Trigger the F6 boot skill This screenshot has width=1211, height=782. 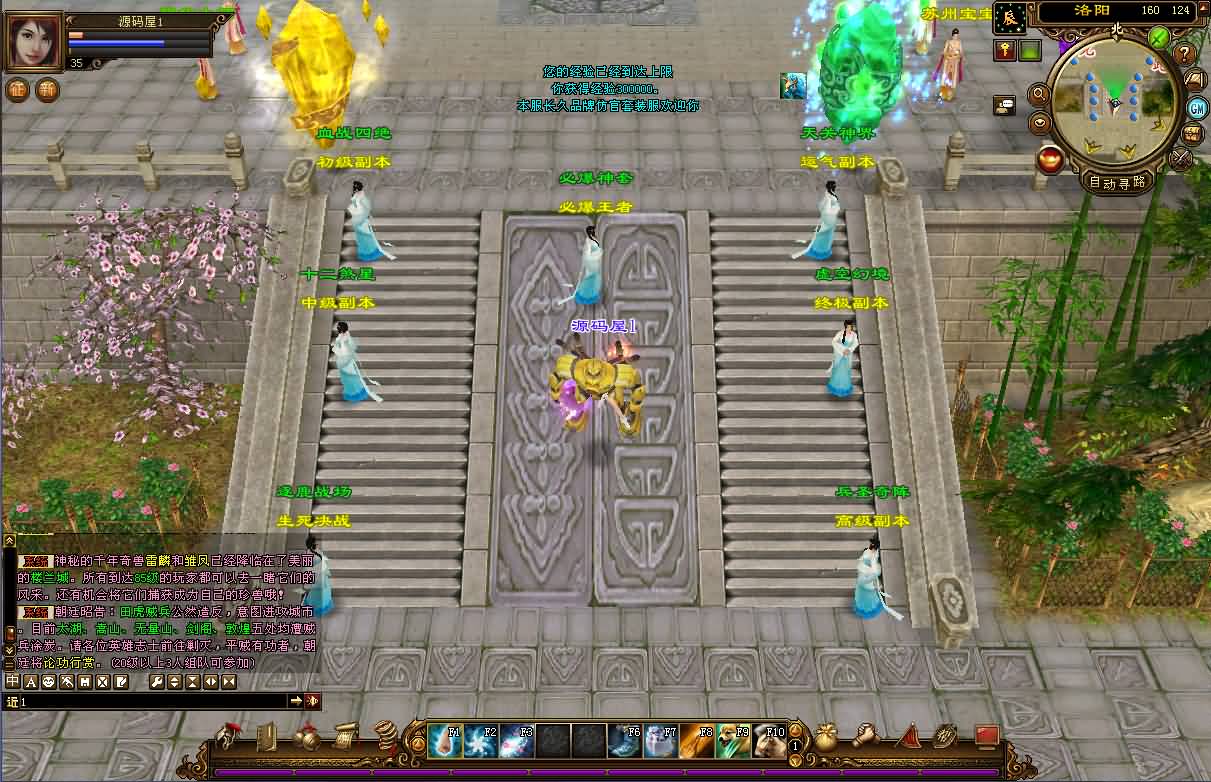click(x=625, y=741)
